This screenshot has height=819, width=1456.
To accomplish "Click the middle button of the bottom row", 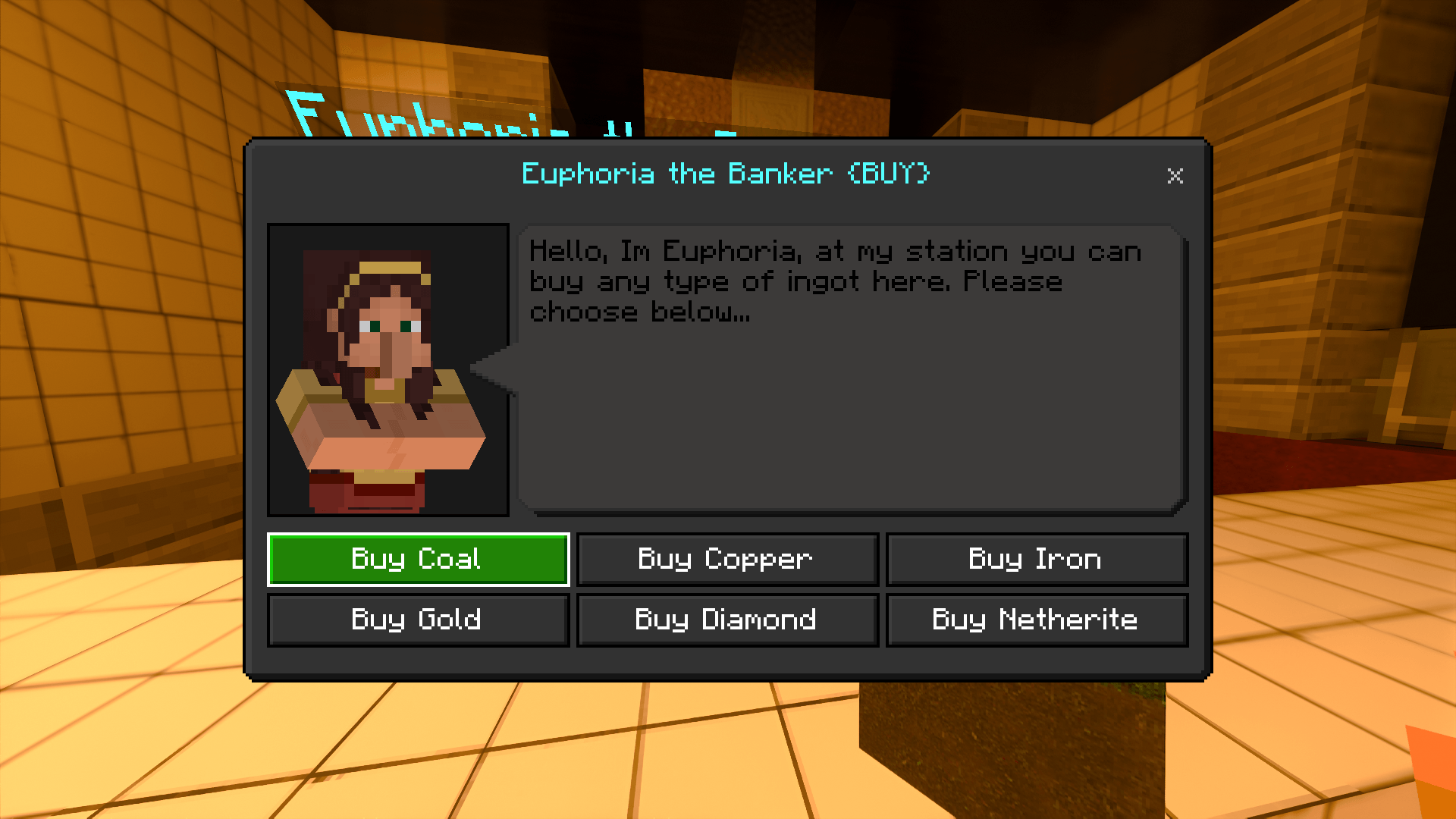I will tap(726, 620).
